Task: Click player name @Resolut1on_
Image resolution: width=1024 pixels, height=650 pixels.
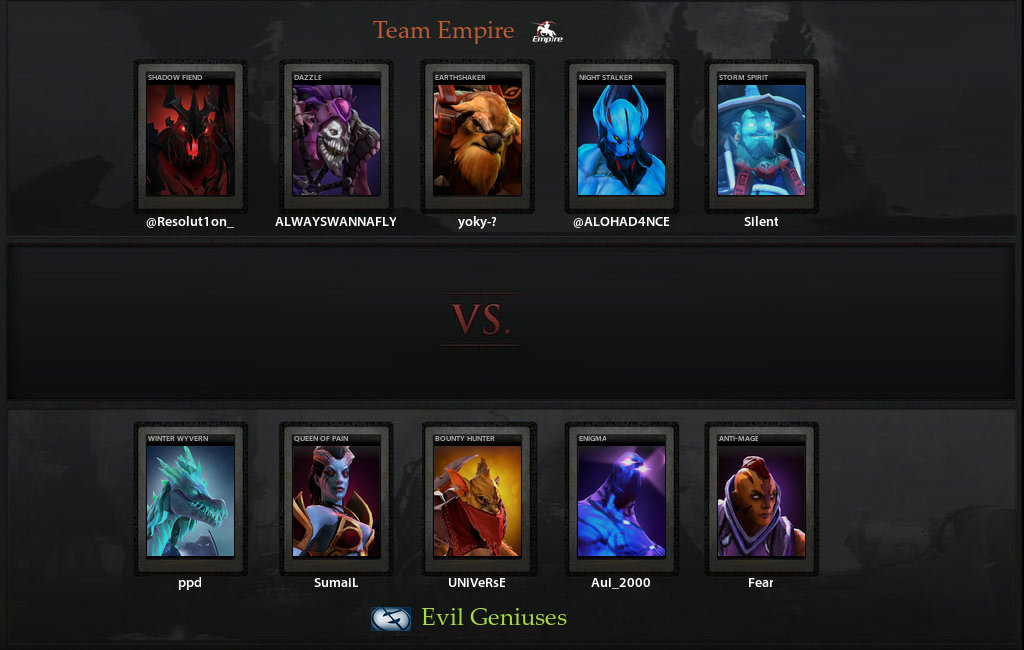Action: pyautogui.click(x=190, y=222)
